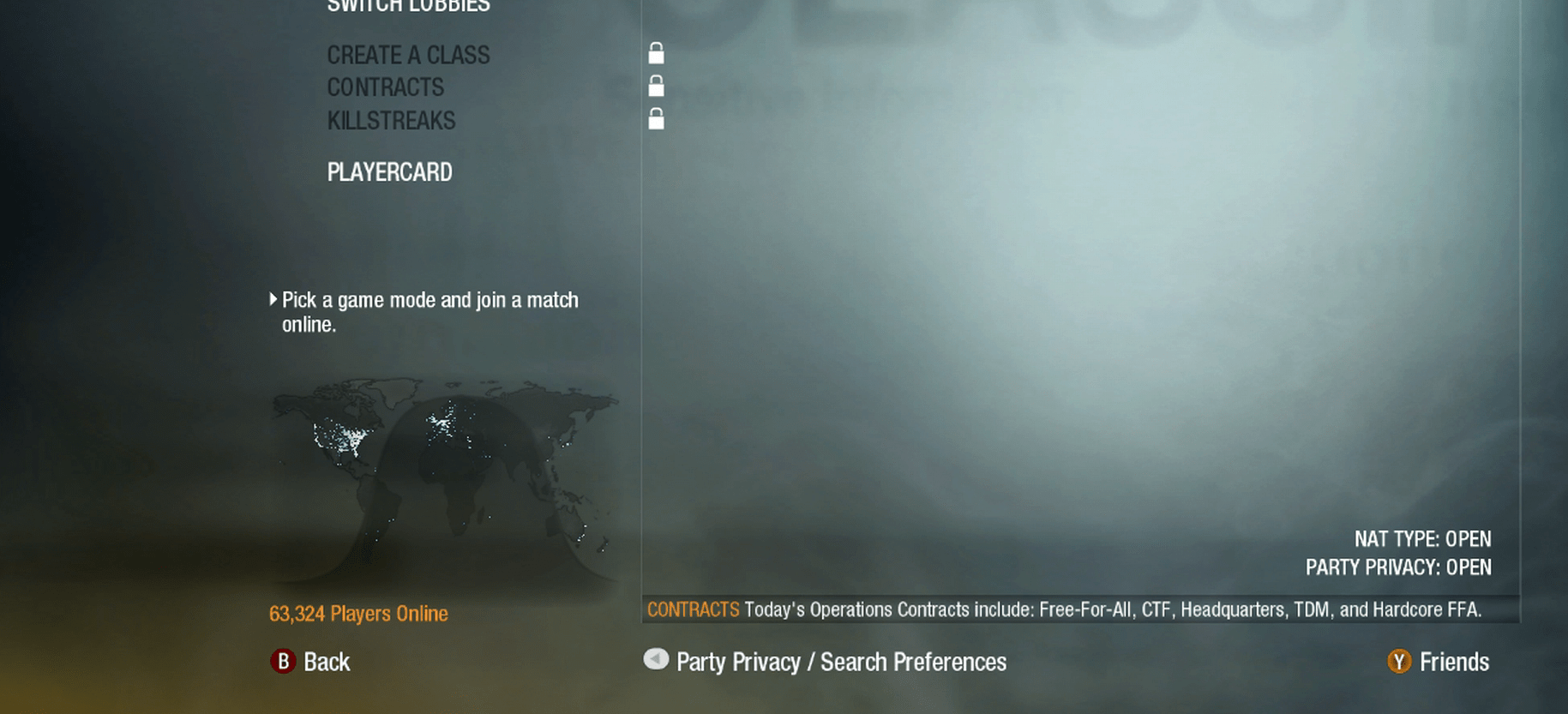Click the left bumper icon before Party Privacy

pos(655,660)
